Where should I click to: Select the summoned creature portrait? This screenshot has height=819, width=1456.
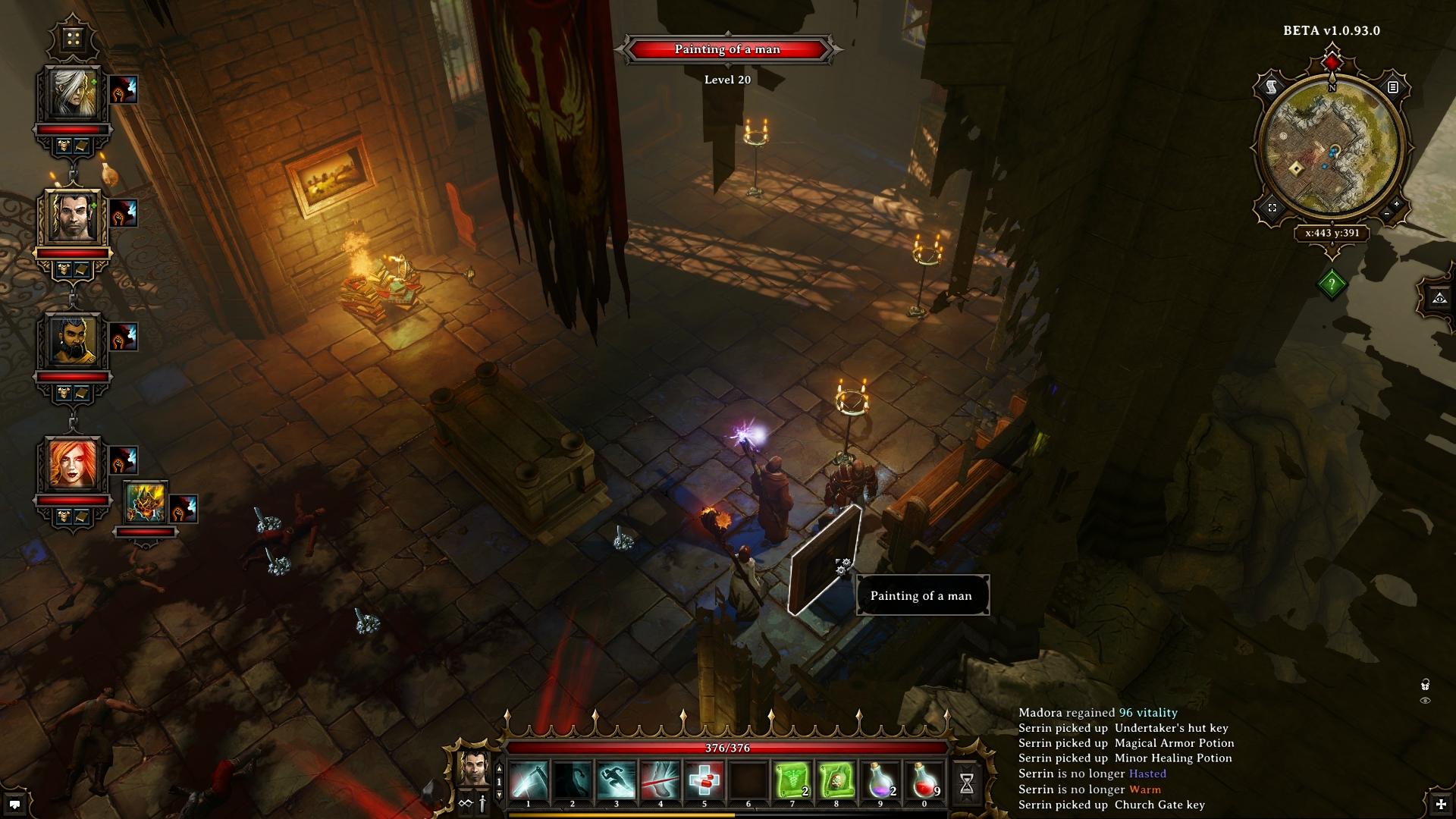coord(145,504)
